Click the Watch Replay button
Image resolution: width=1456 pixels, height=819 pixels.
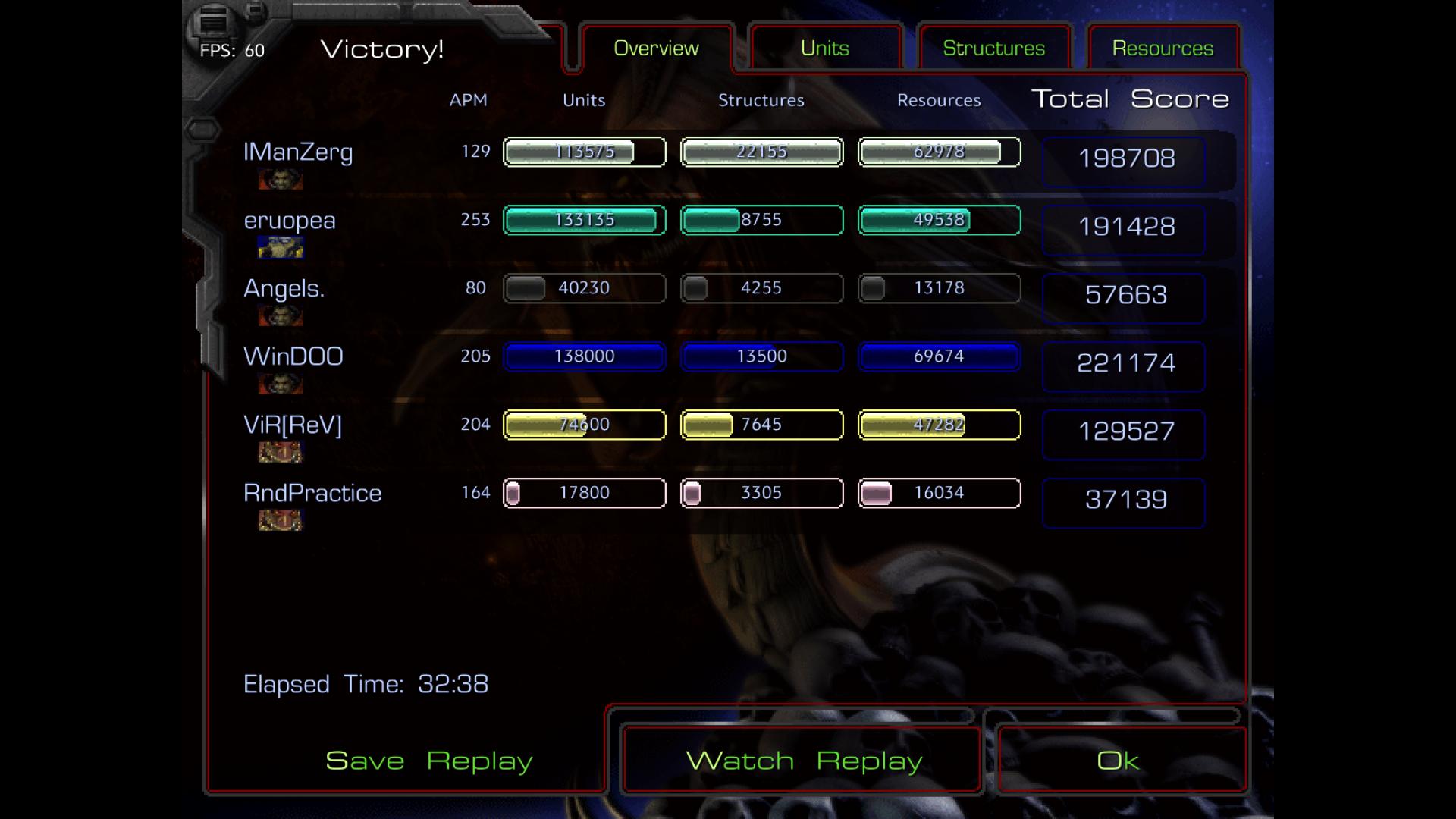[804, 760]
